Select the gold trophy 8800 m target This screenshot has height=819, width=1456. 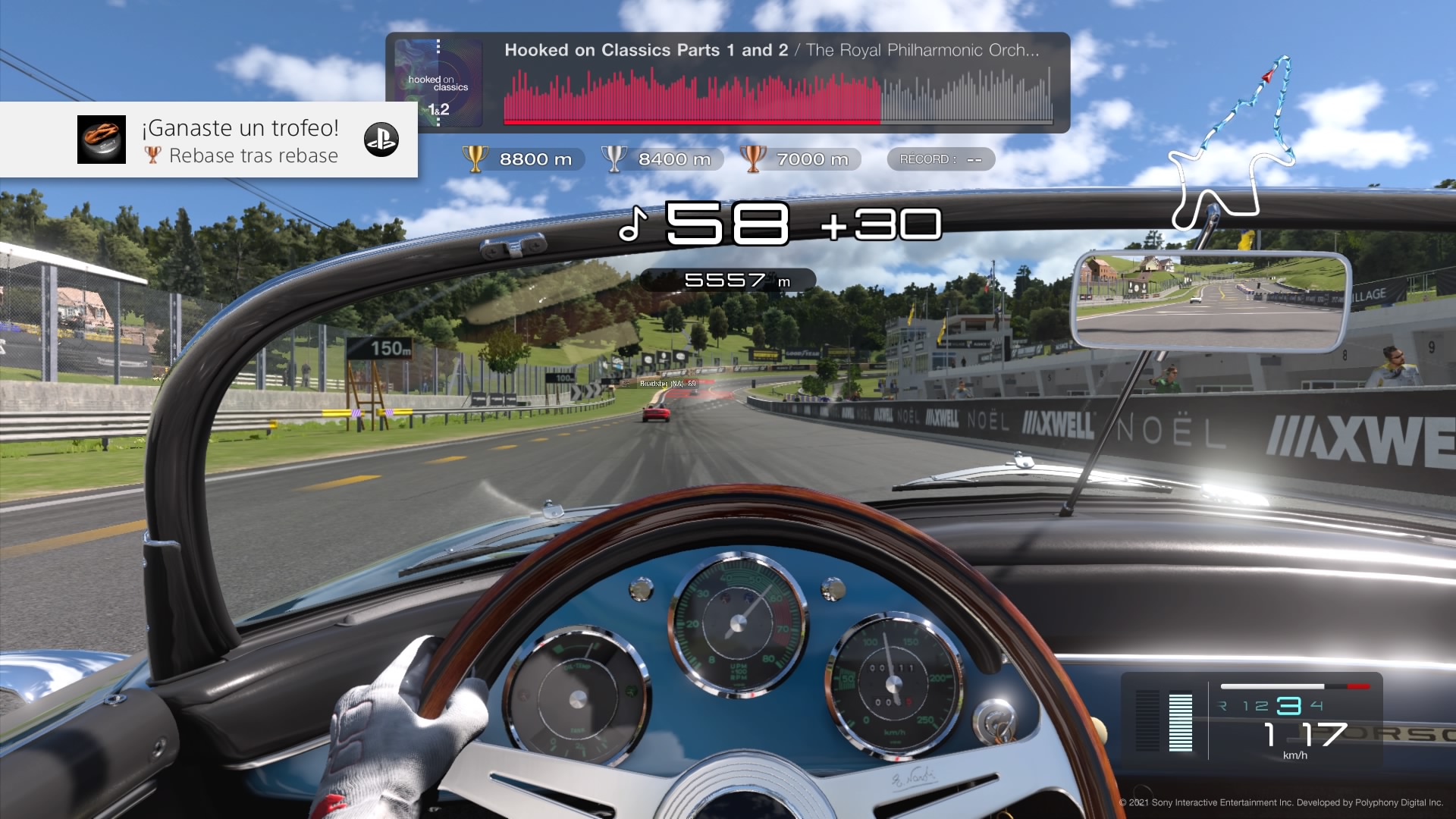(x=523, y=159)
